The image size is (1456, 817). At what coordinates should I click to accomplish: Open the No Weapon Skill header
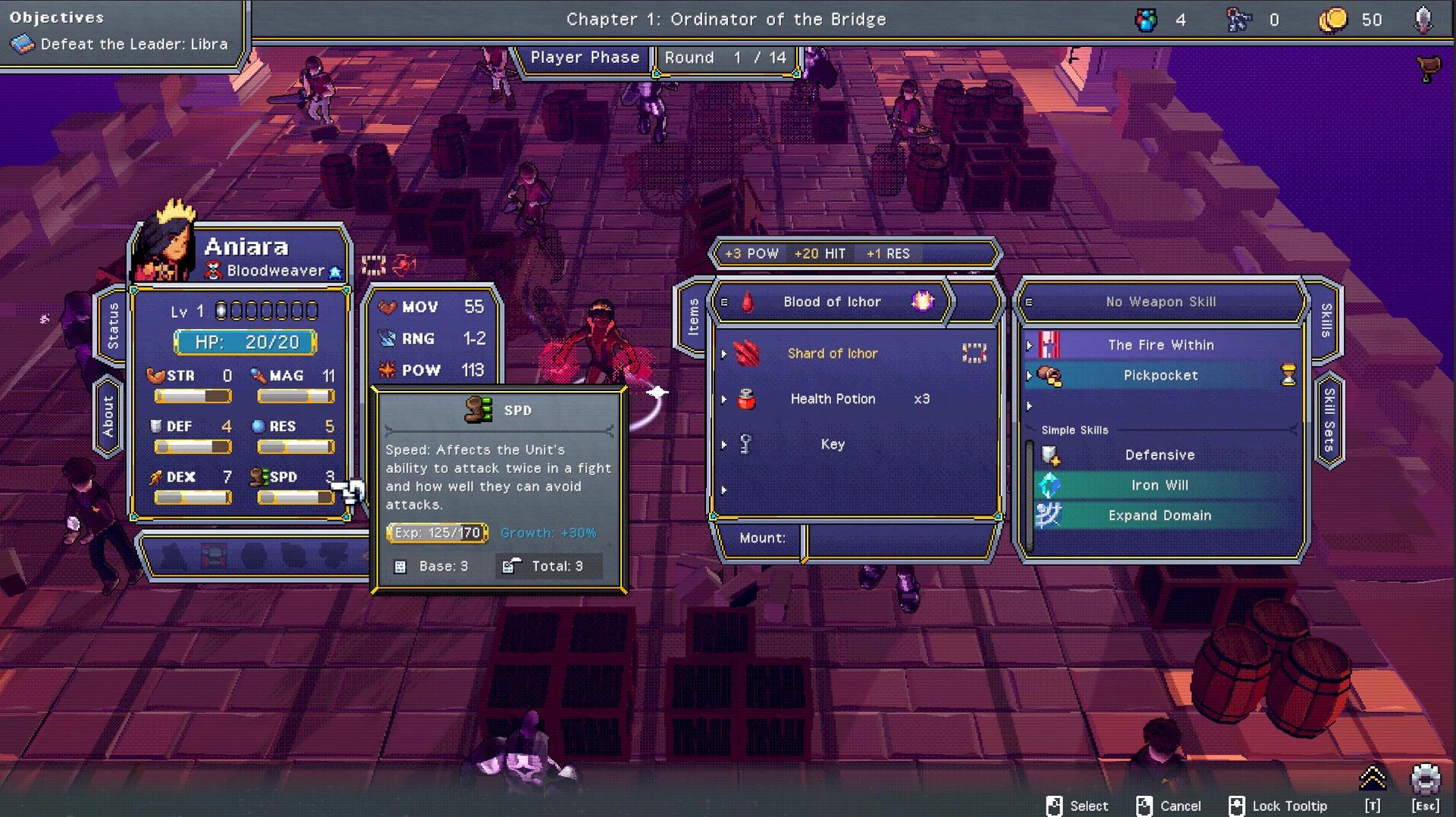pos(1160,302)
